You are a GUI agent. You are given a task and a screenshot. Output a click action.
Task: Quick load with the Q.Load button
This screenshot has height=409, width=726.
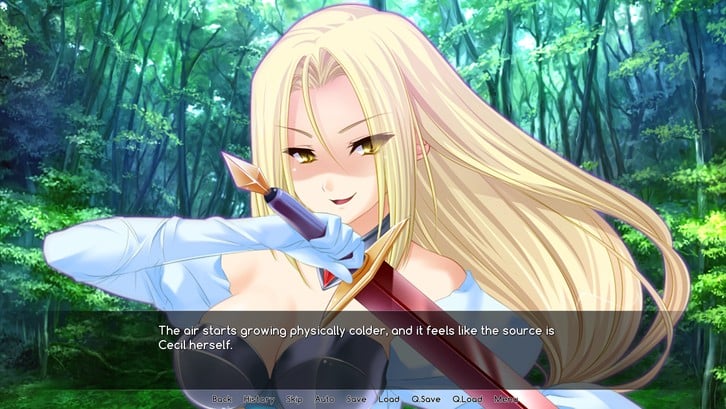pyautogui.click(x=467, y=399)
